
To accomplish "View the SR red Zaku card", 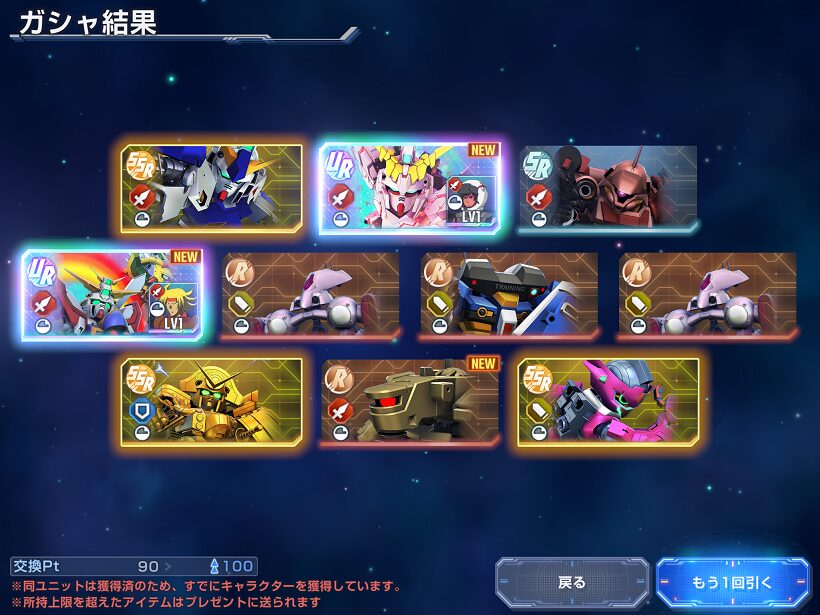I will coord(608,188).
